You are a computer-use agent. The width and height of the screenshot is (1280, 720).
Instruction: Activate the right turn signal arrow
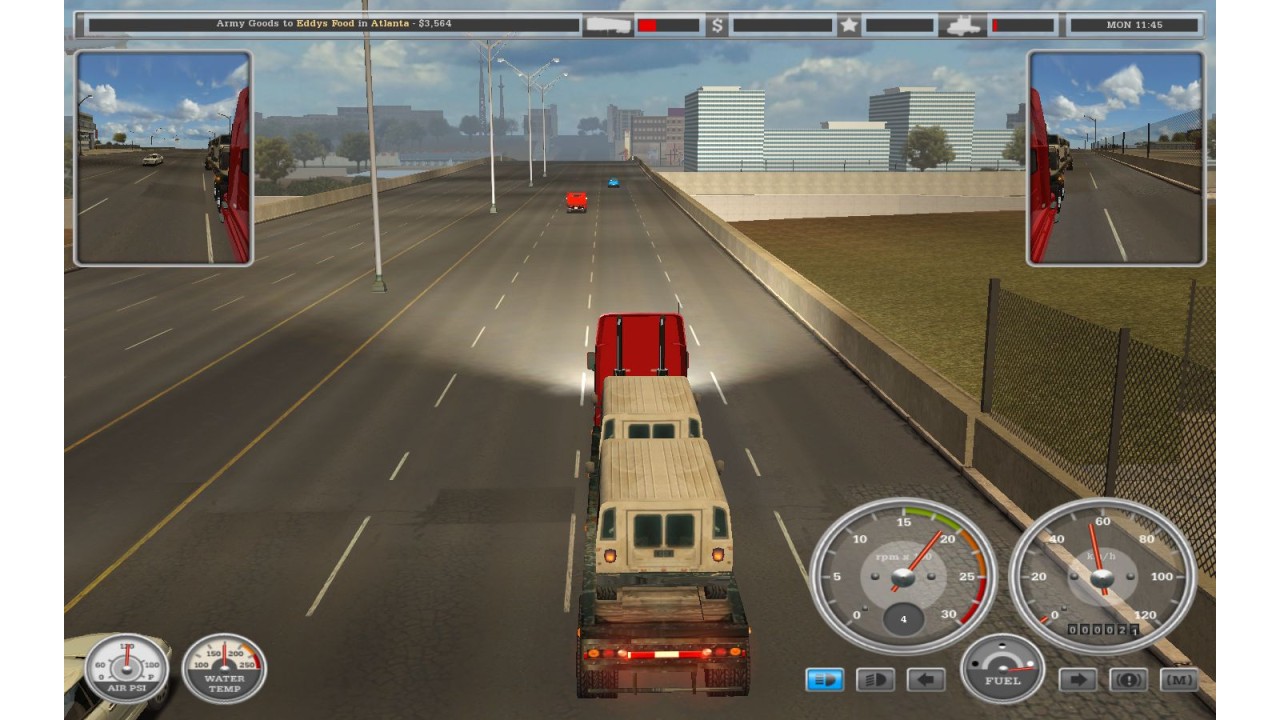(1078, 680)
